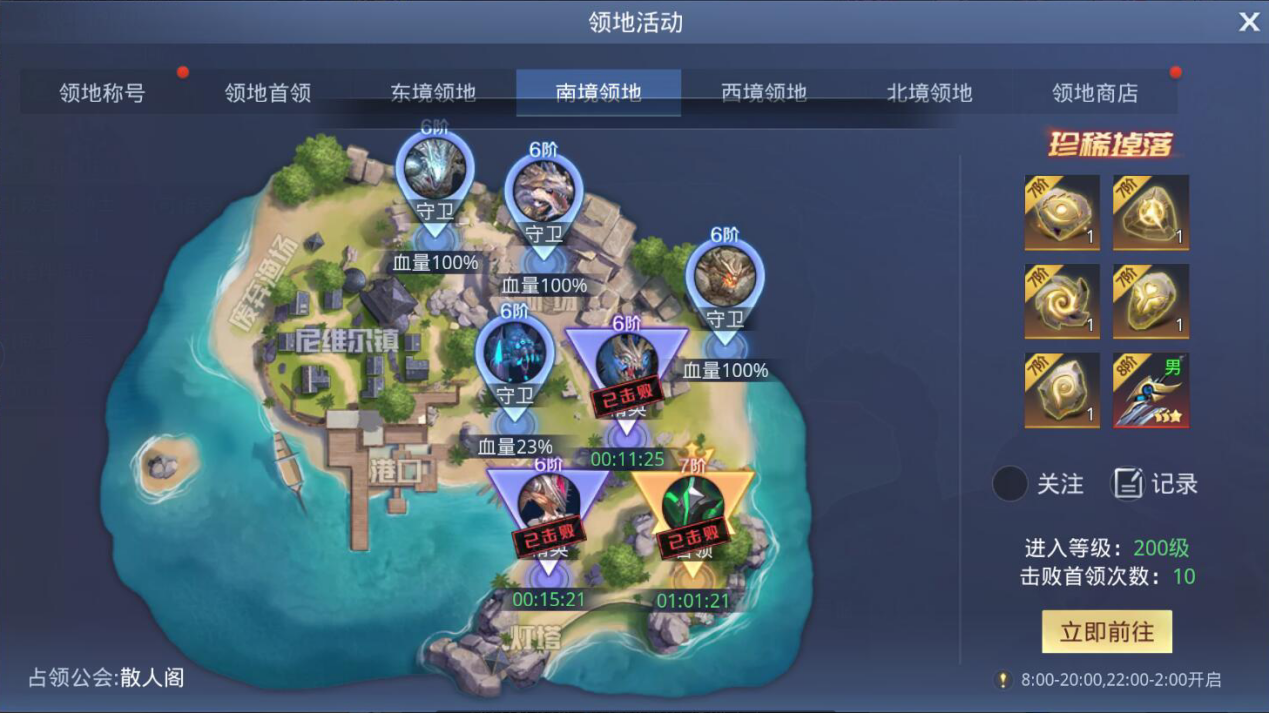Select the defeated 7阶 boss marker

point(692,510)
